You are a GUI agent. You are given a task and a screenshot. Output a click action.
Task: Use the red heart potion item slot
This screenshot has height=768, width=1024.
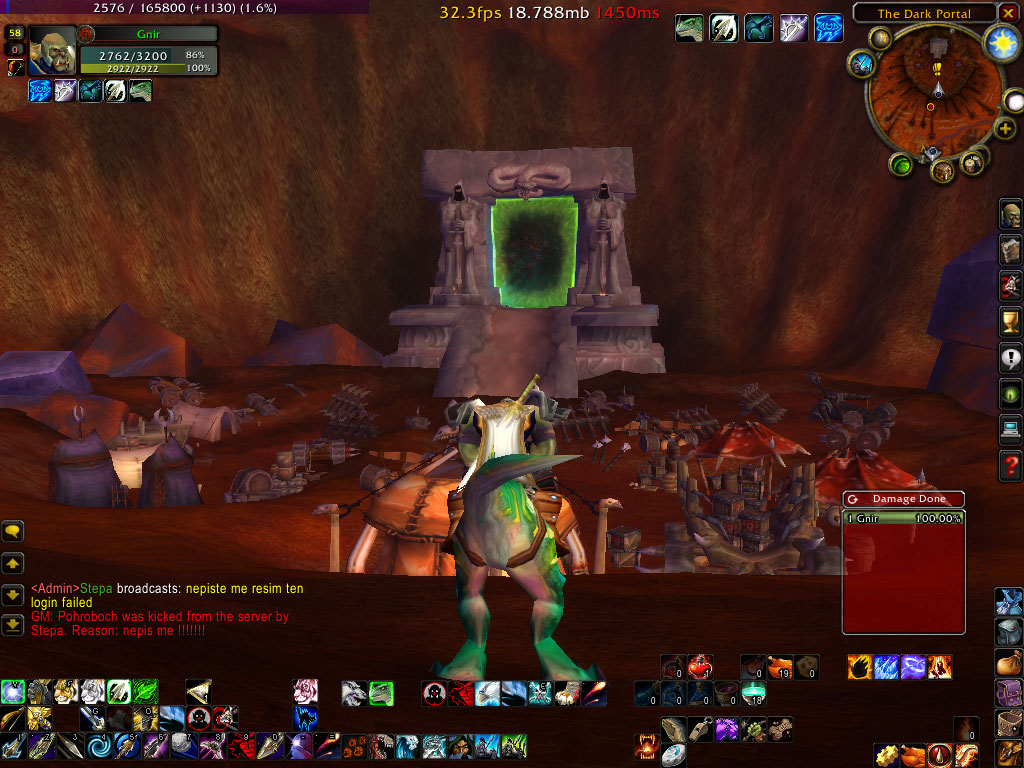point(700,667)
